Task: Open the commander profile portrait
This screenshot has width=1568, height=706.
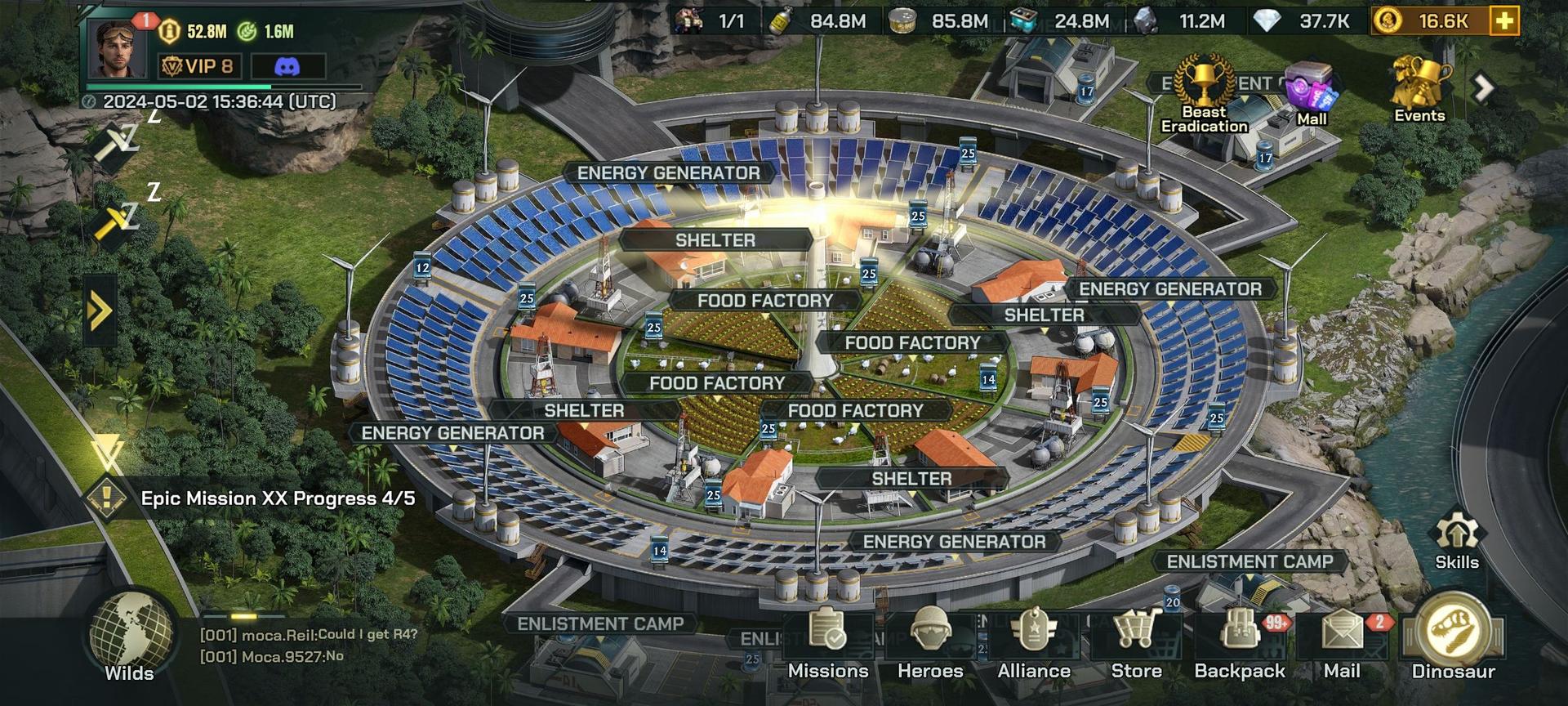Action: (x=120, y=47)
